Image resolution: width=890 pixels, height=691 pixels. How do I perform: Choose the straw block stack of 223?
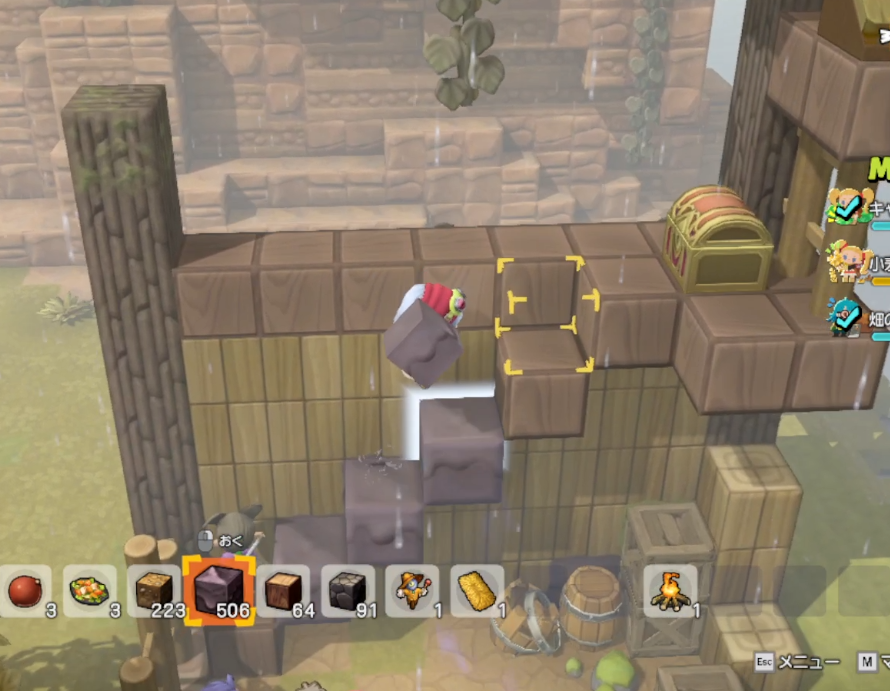coord(154,590)
